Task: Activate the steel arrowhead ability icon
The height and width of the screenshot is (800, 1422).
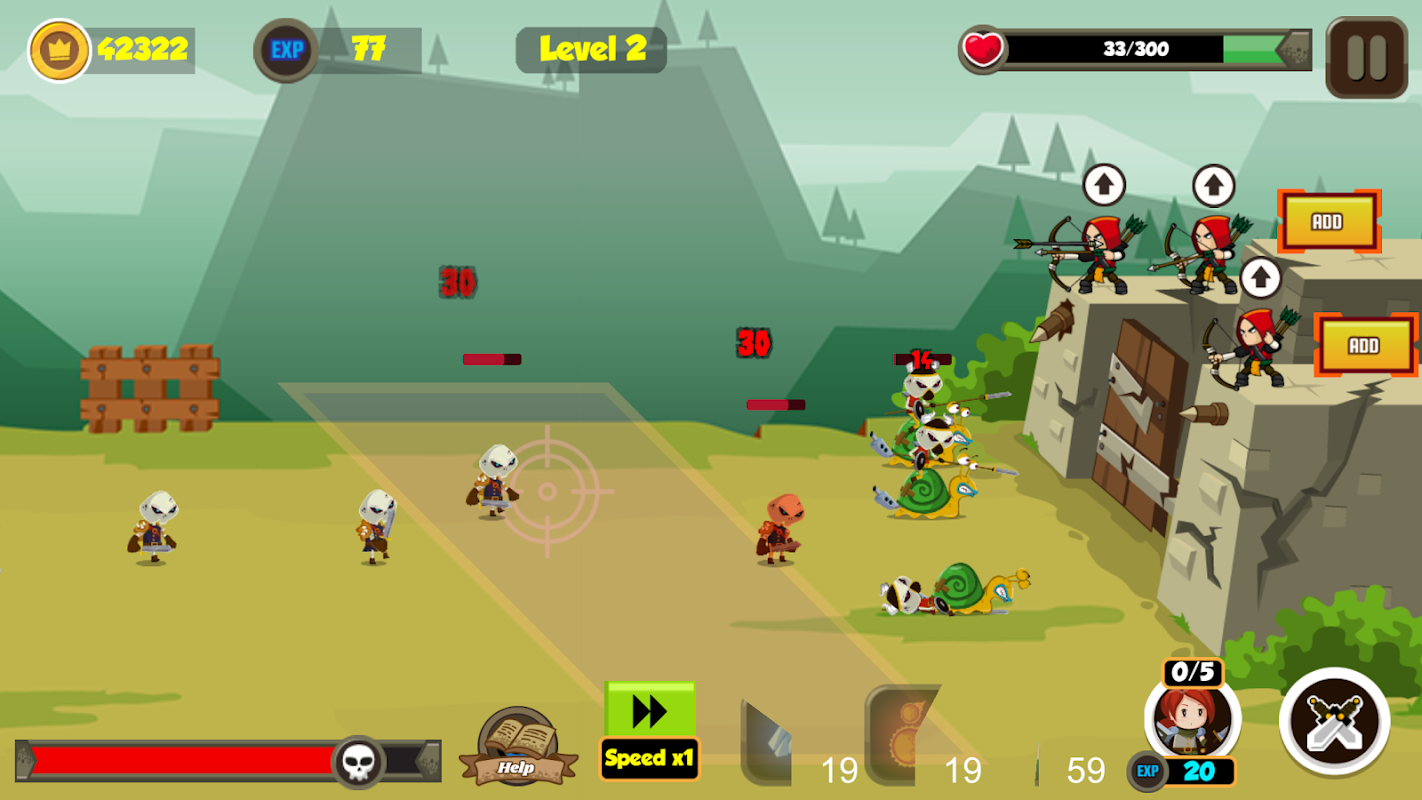Action: [768, 742]
